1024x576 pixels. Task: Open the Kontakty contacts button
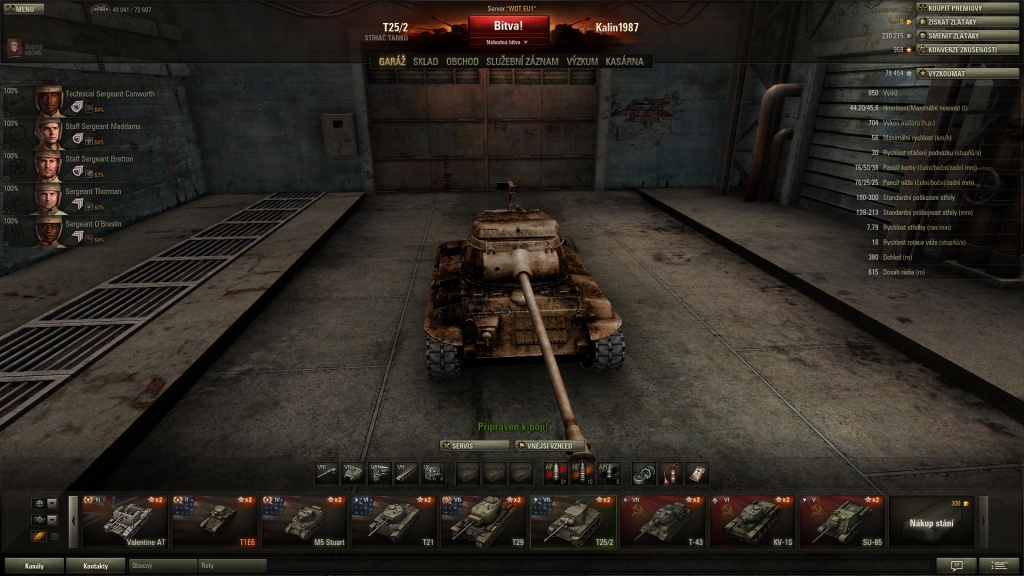click(x=95, y=566)
